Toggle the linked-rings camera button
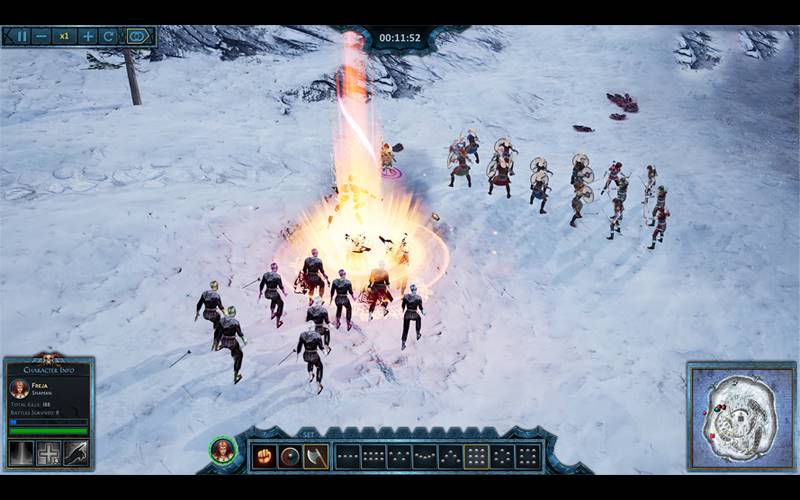This screenshot has width=800, height=500. tap(137, 36)
